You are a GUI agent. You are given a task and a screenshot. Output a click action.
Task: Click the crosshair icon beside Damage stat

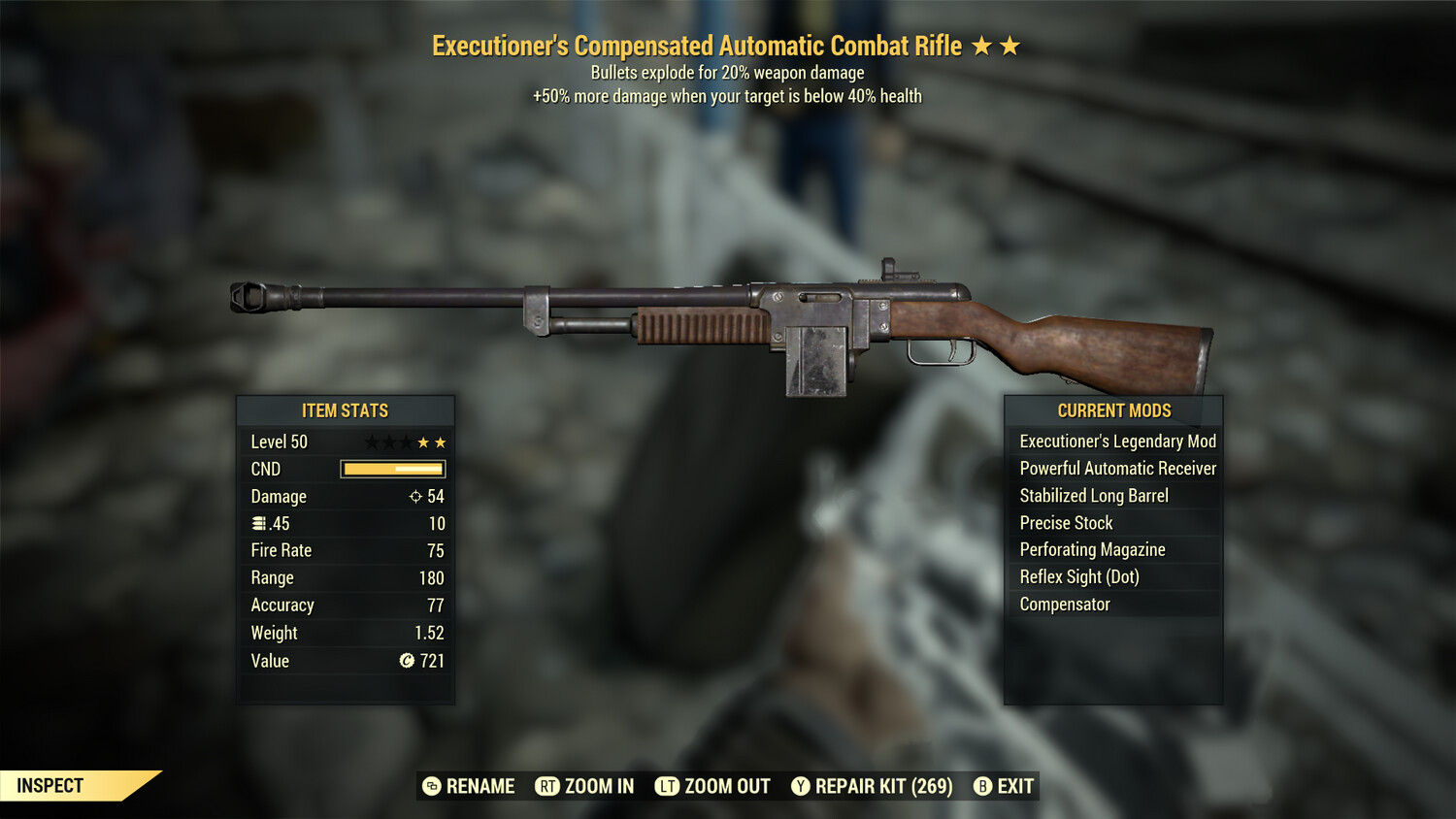click(417, 497)
